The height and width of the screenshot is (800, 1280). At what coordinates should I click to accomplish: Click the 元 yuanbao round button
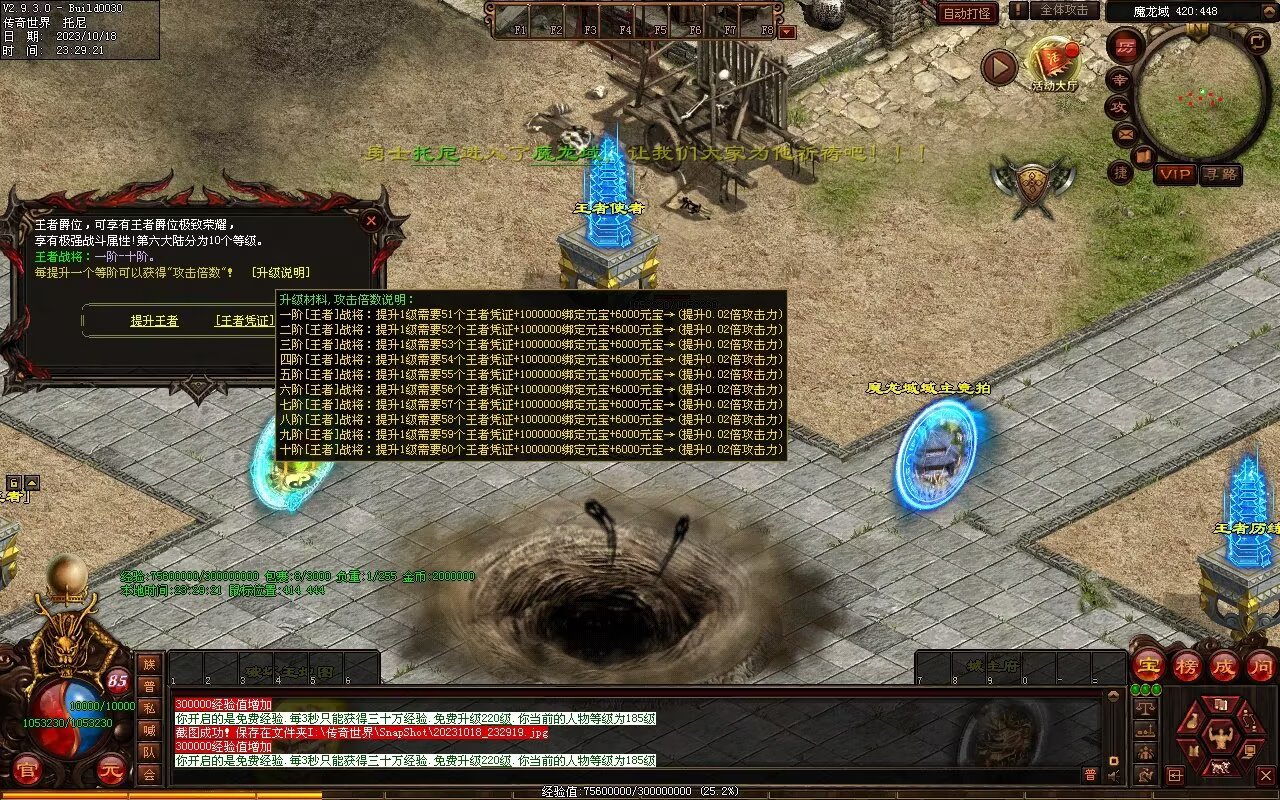point(111,770)
